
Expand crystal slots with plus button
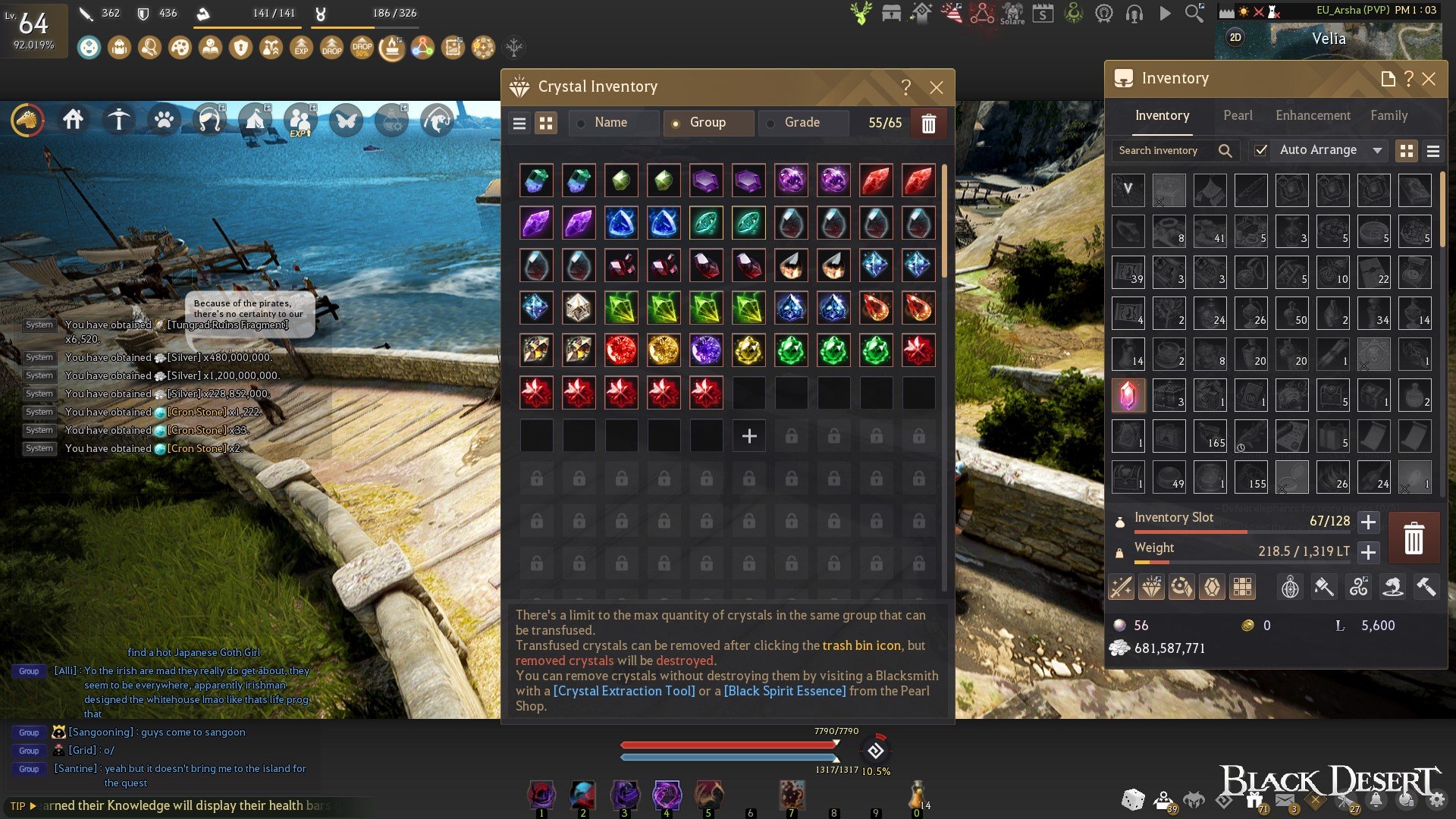point(749,436)
